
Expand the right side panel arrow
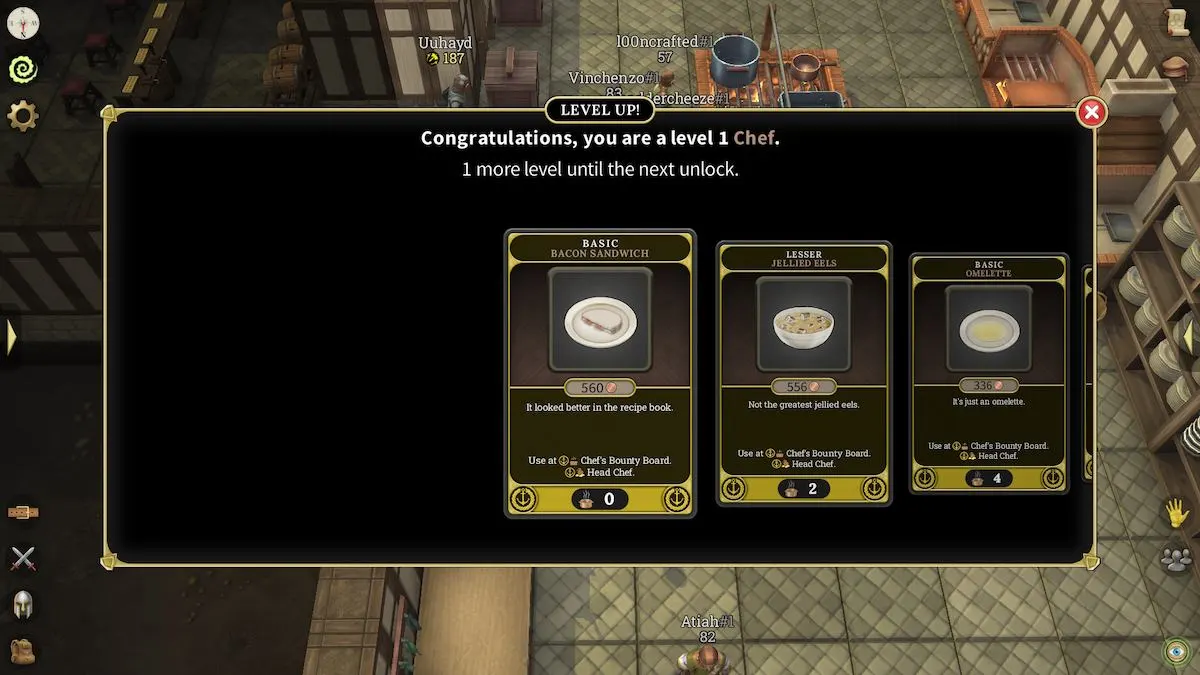[x=1189, y=337]
